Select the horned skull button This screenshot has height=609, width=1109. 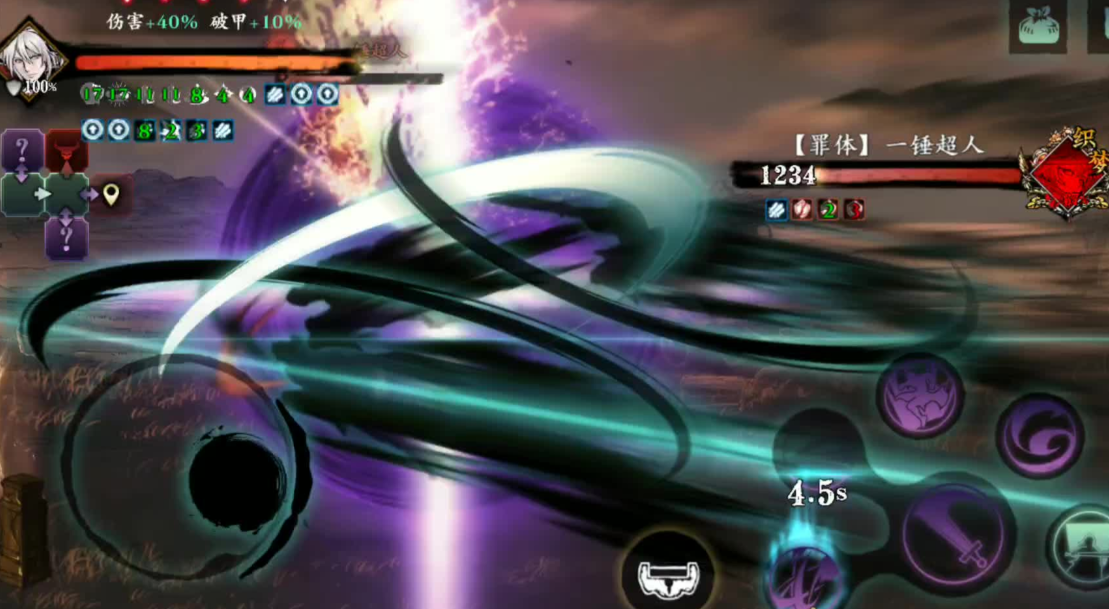coord(667,575)
